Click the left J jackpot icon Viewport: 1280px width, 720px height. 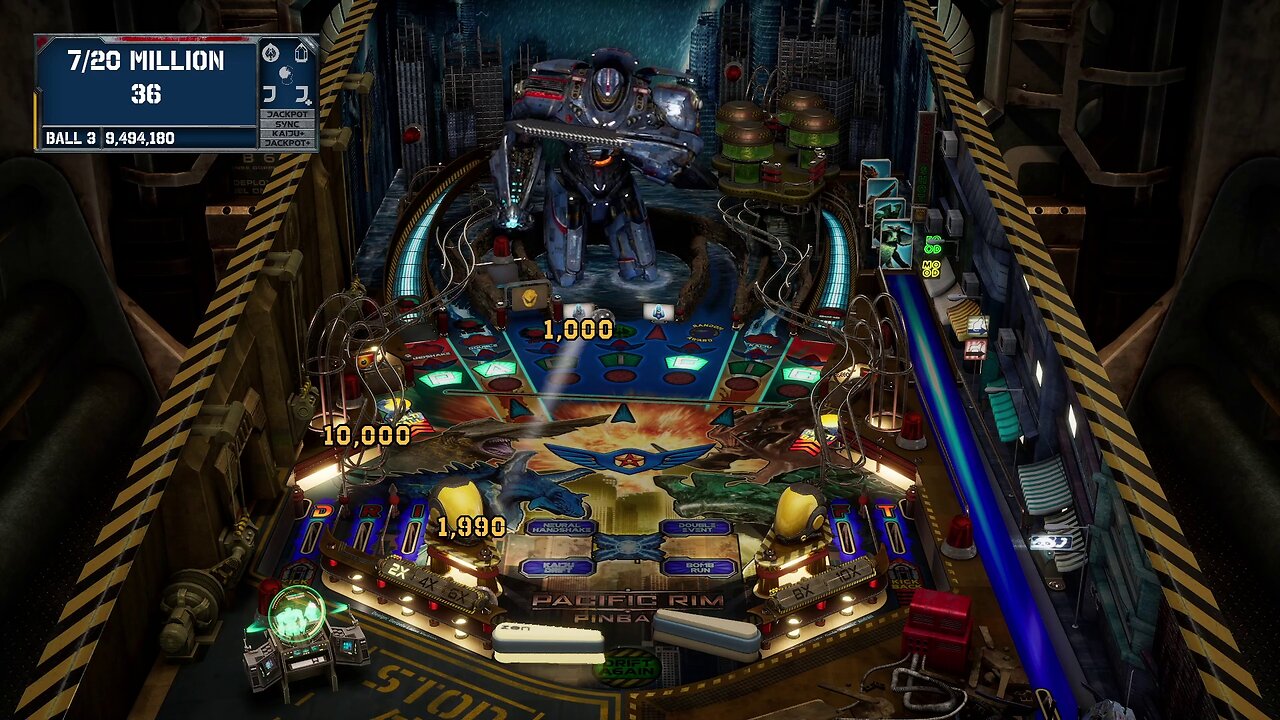pos(270,93)
